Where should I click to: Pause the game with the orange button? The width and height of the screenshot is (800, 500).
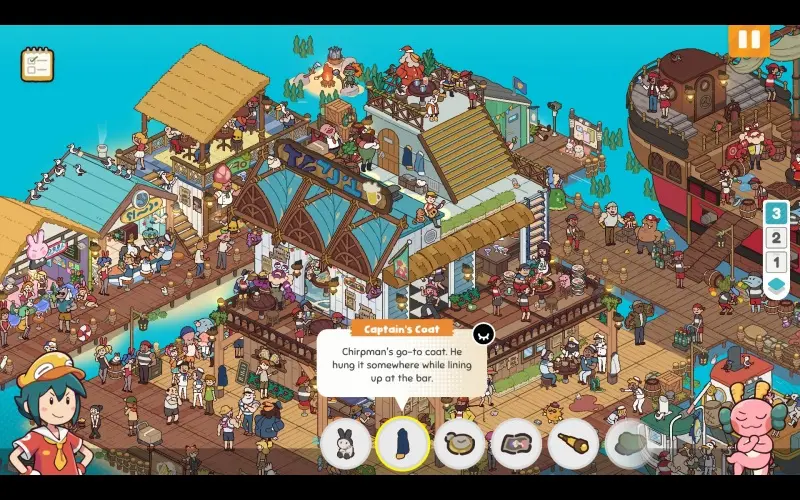click(x=746, y=41)
